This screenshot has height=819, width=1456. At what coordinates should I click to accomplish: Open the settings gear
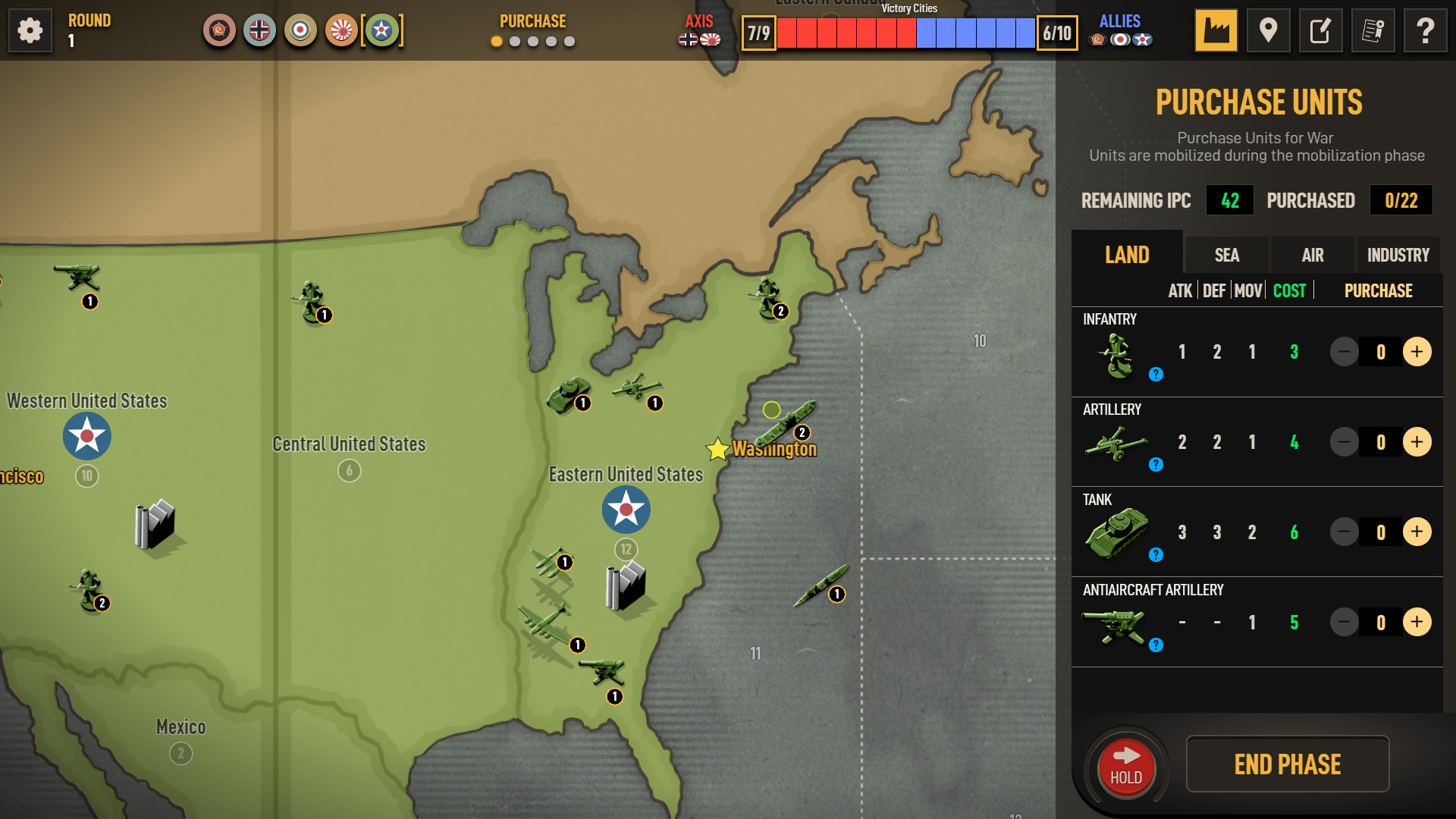(30, 30)
